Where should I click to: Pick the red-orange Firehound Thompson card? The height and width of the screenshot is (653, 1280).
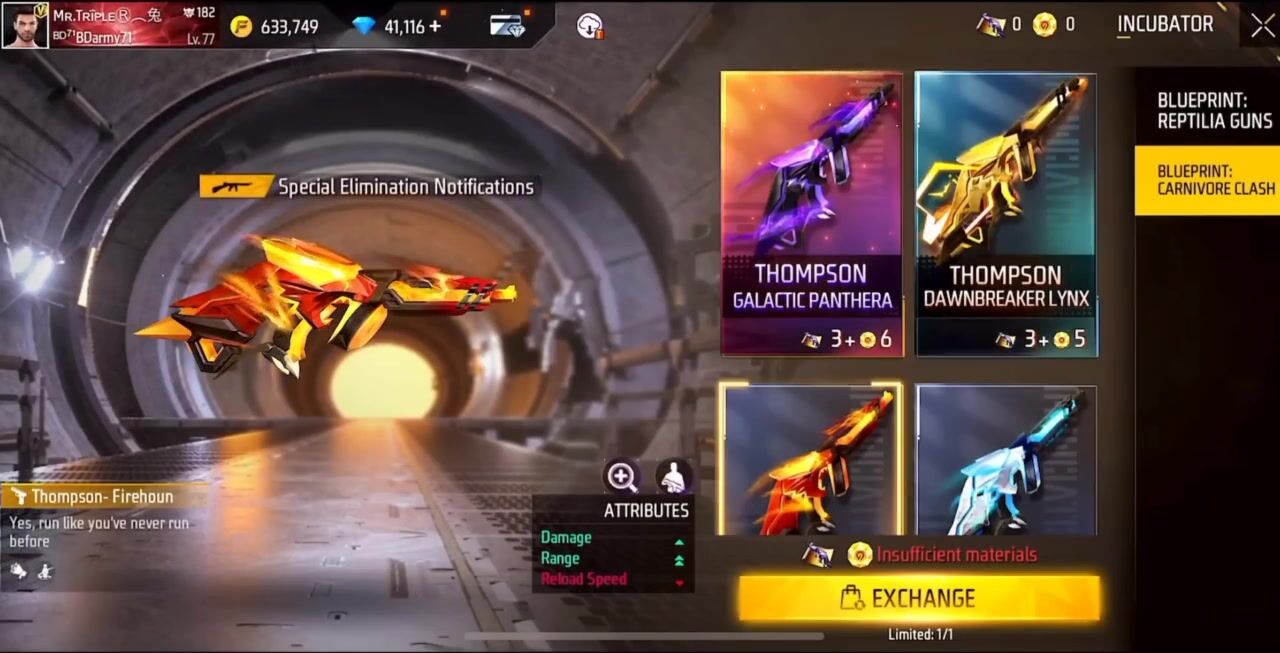coord(811,461)
